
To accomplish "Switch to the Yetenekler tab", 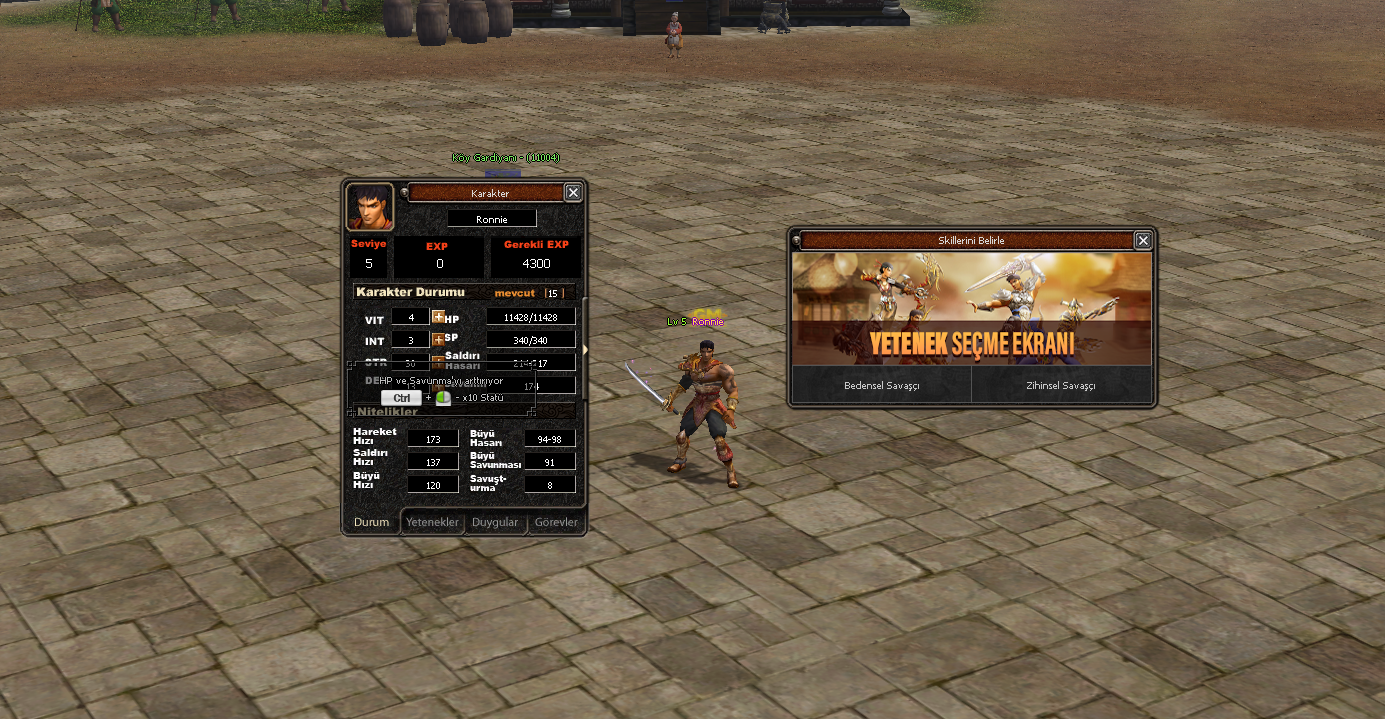I will [x=432, y=522].
